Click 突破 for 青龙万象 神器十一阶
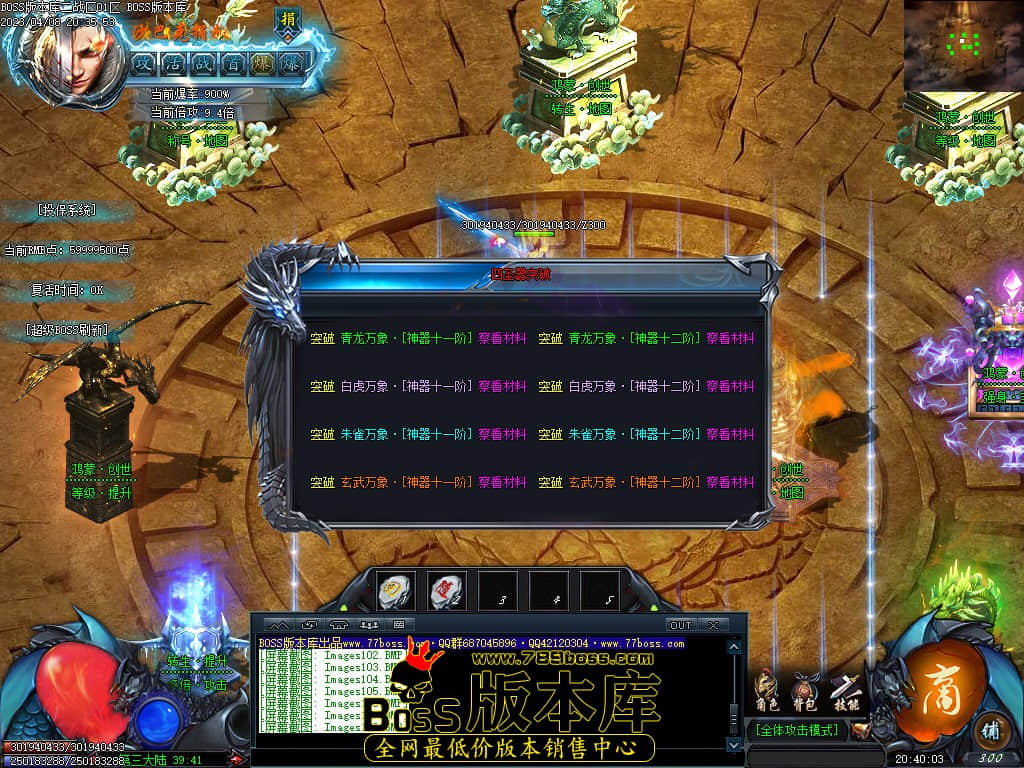The height and width of the screenshot is (768, 1024). pos(322,339)
